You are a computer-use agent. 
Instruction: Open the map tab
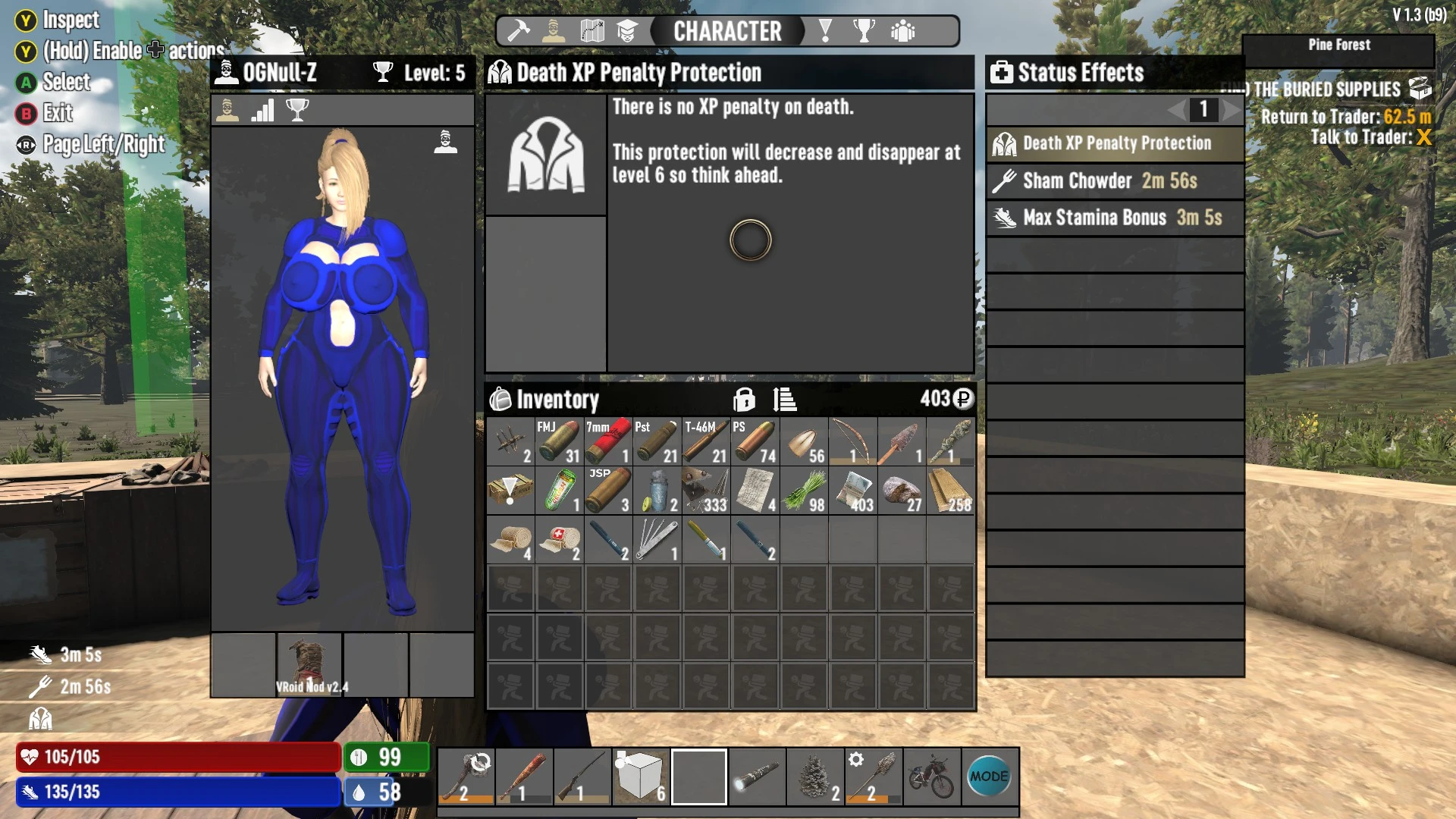click(x=592, y=31)
